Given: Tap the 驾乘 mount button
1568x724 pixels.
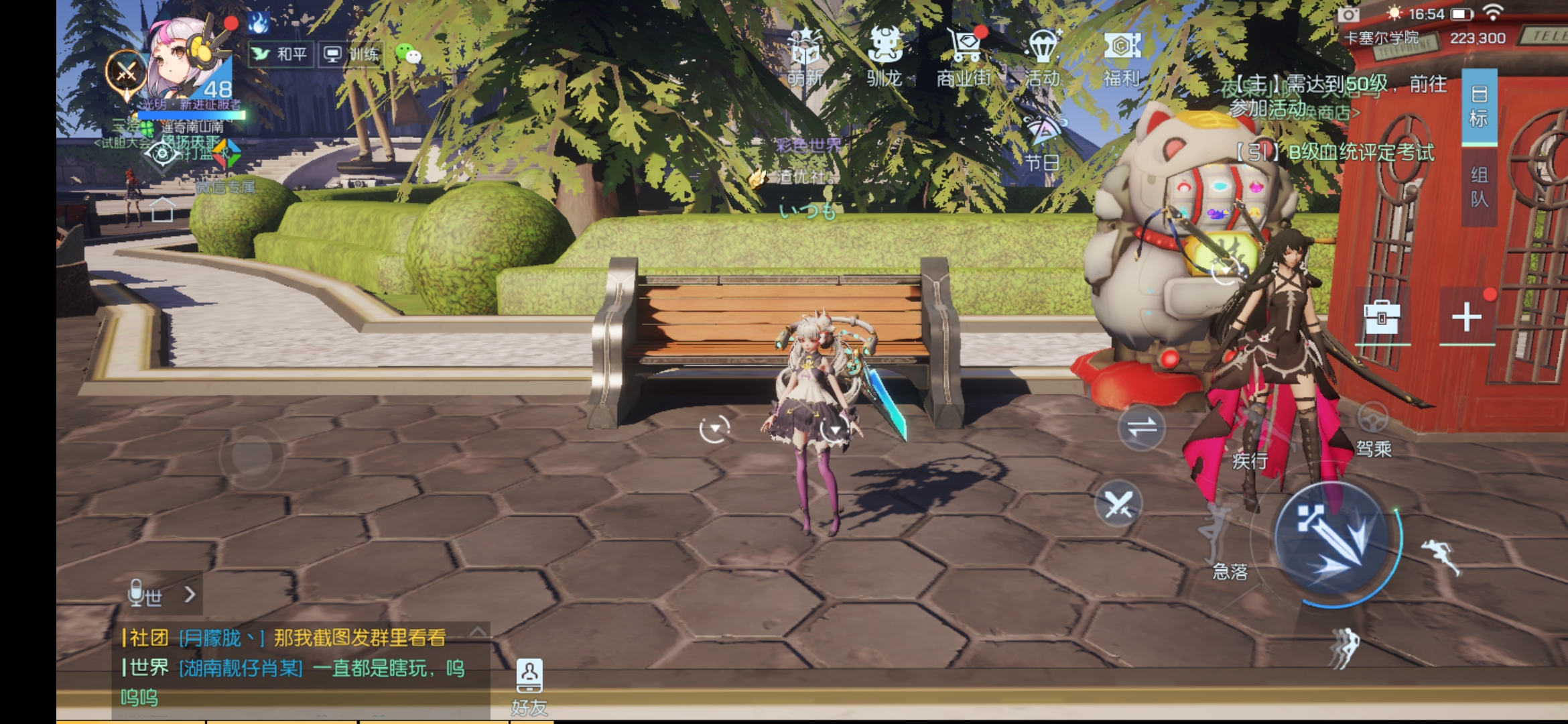Looking at the screenshot, I should (1373, 430).
